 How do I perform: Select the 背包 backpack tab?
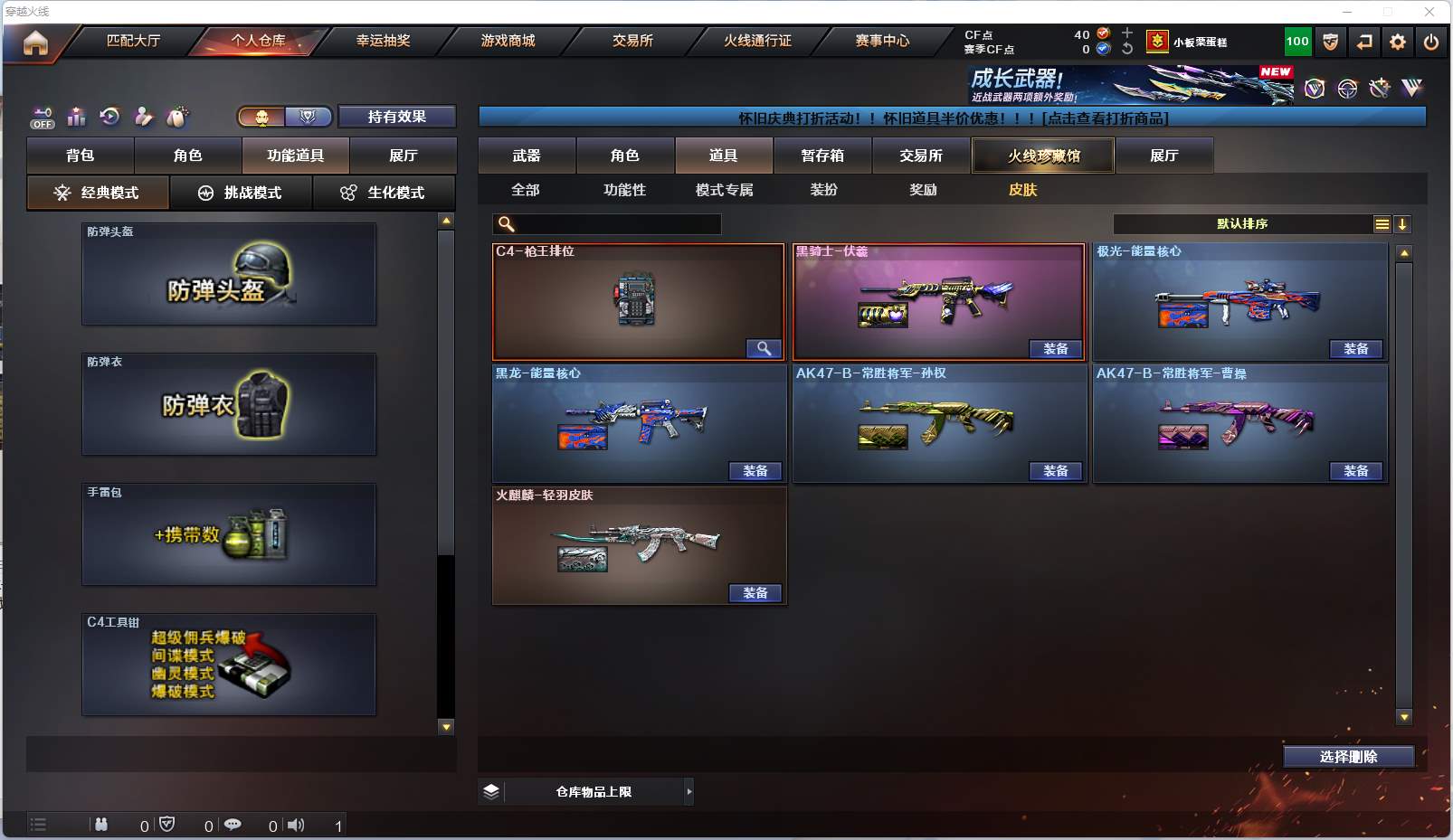81,156
